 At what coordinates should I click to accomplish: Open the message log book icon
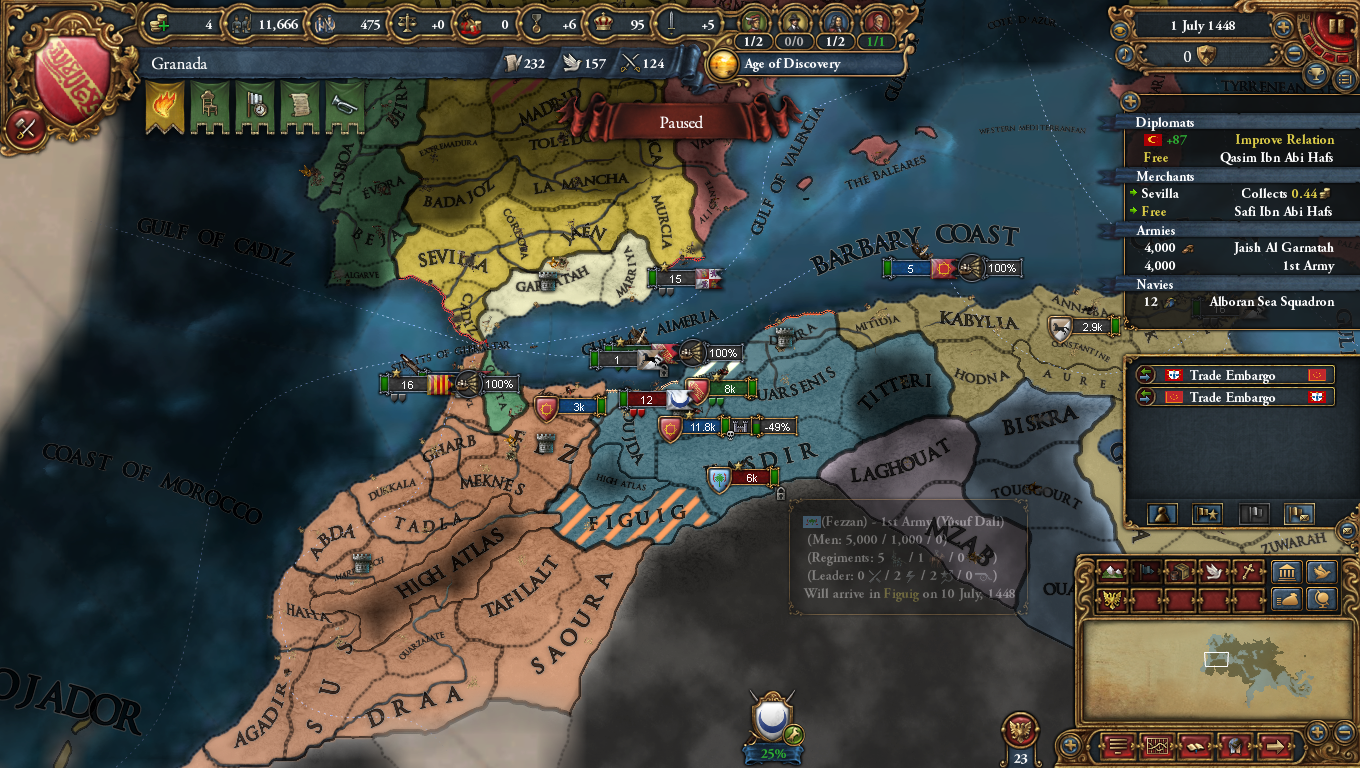click(x=1195, y=745)
